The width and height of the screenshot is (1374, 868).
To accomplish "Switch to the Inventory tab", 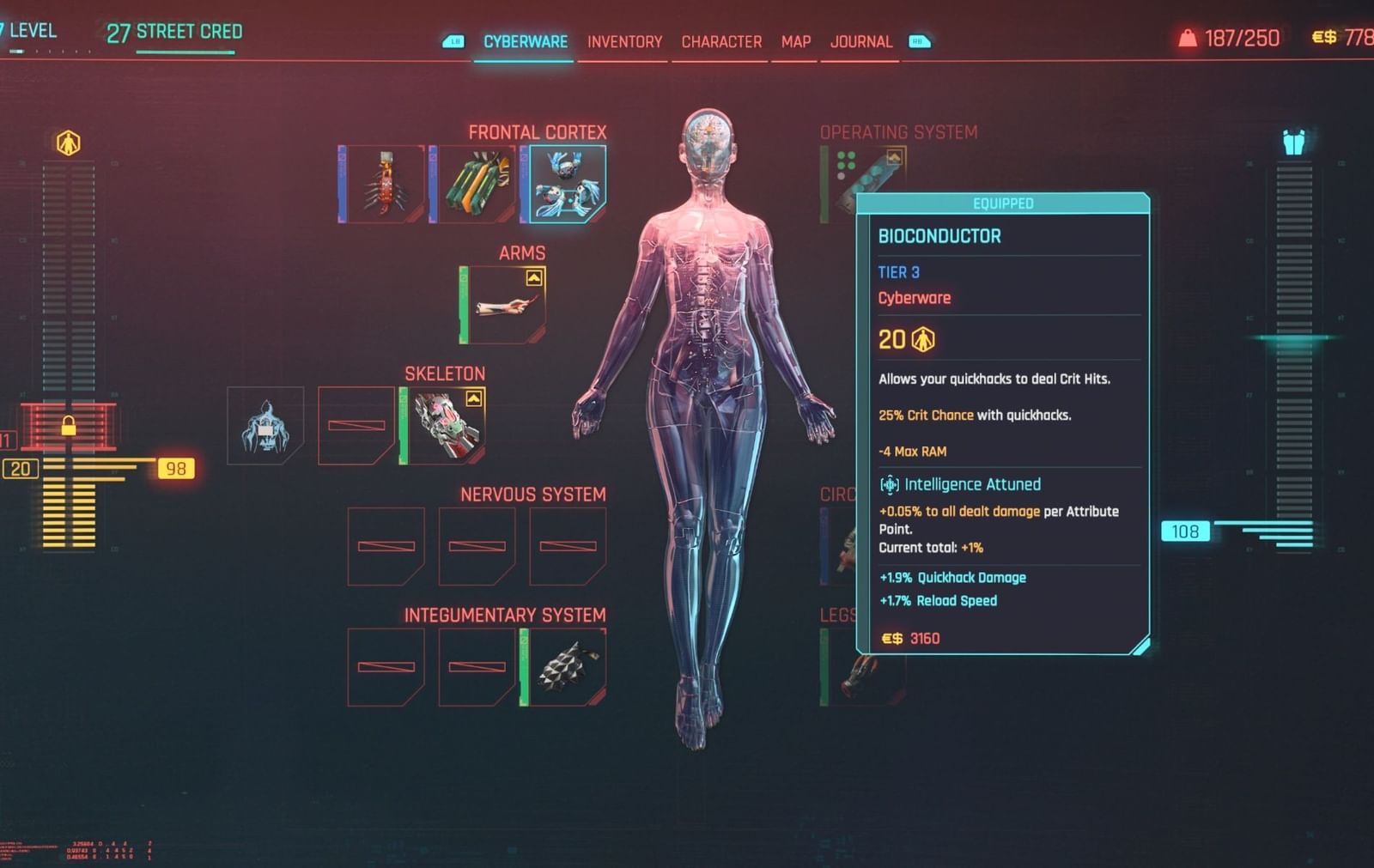I will click(624, 40).
